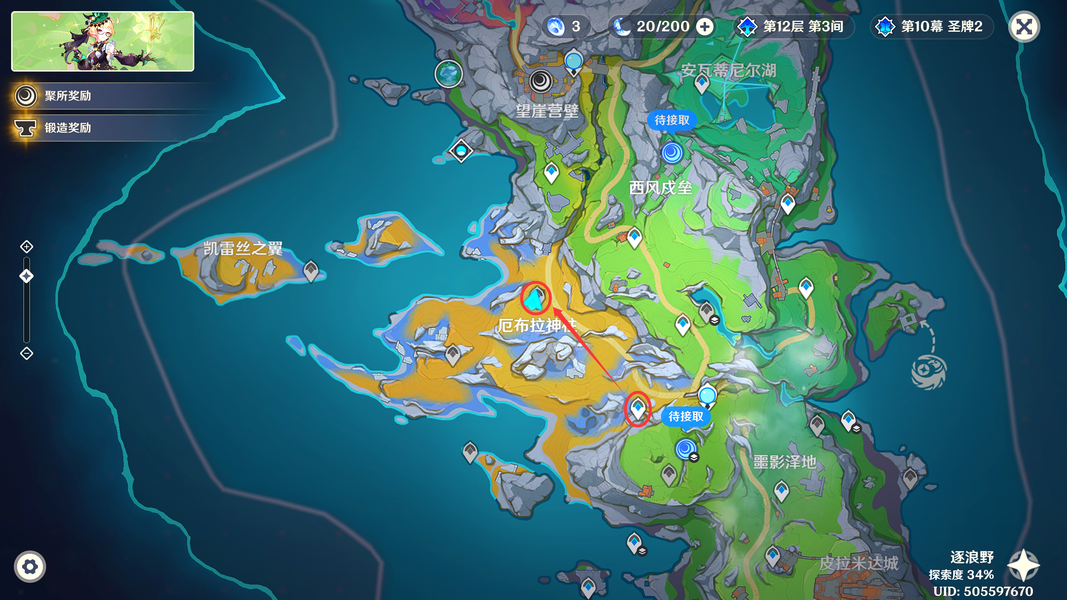Select the red-circled waypoint near 厄布拉神柱
The height and width of the screenshot is (600, 1067).
click(x=536, y=297)
